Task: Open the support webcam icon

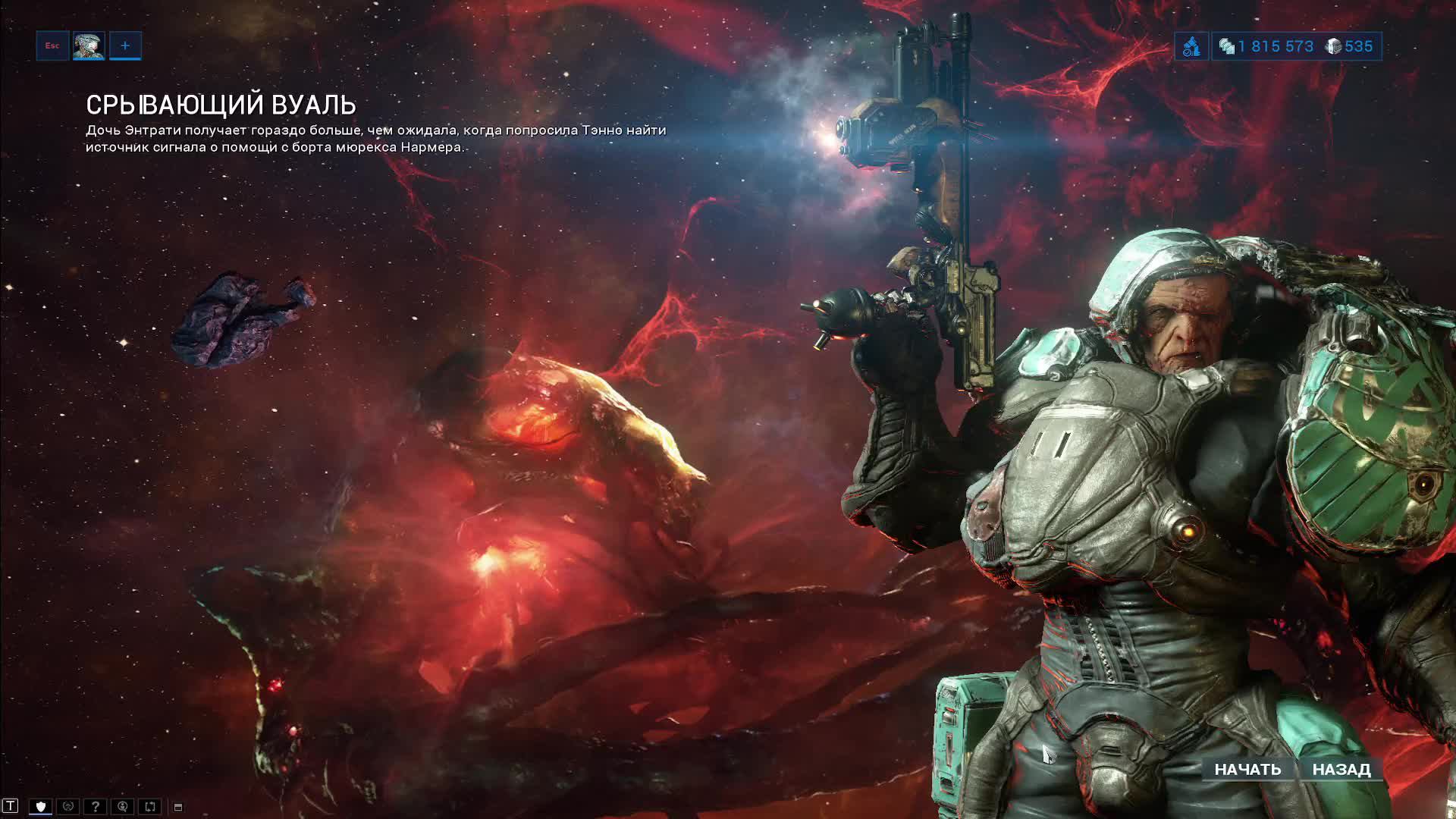Action: (123, 806)
